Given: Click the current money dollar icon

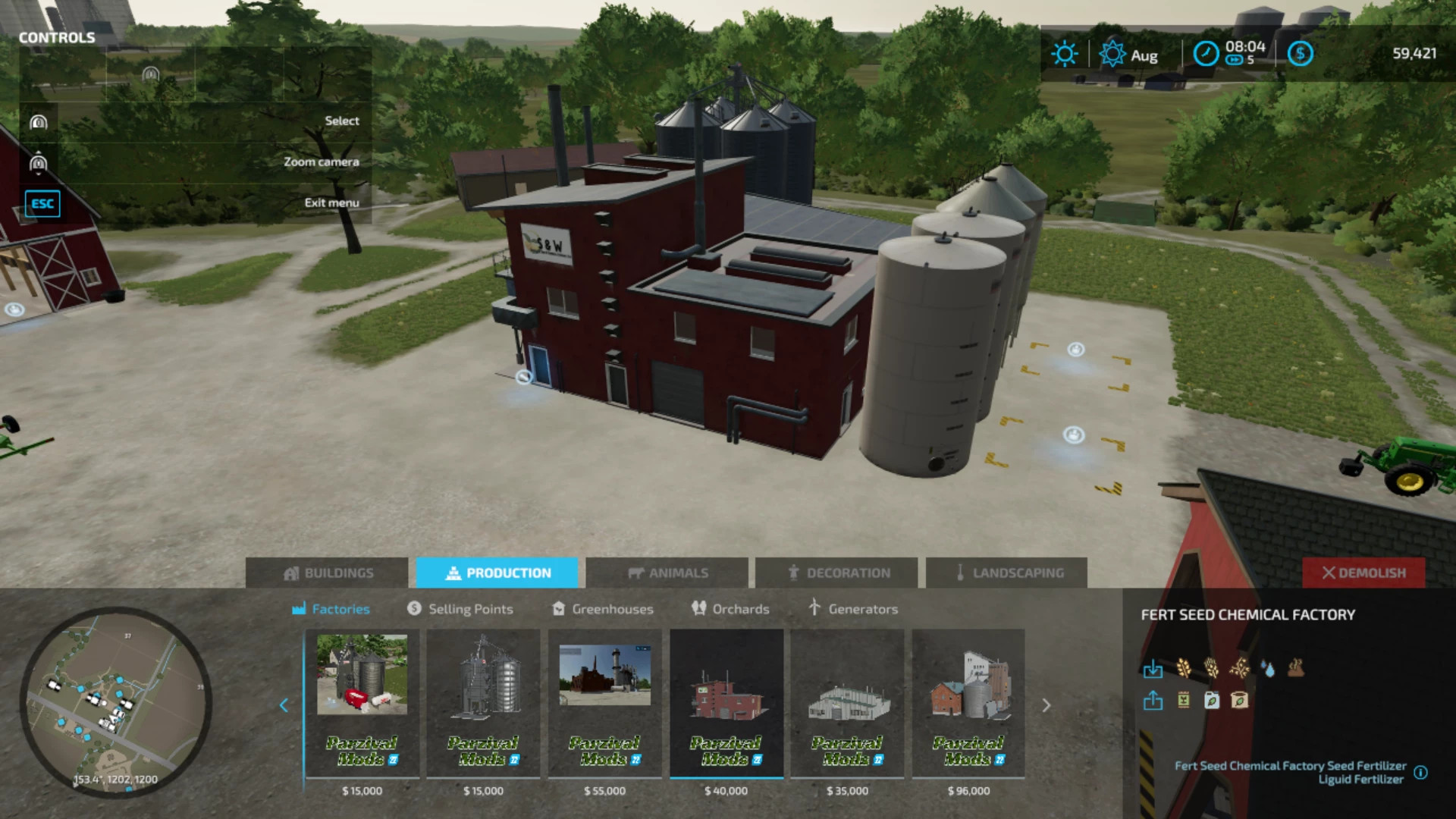Looking at the screenshot, I should (1301, 53).
